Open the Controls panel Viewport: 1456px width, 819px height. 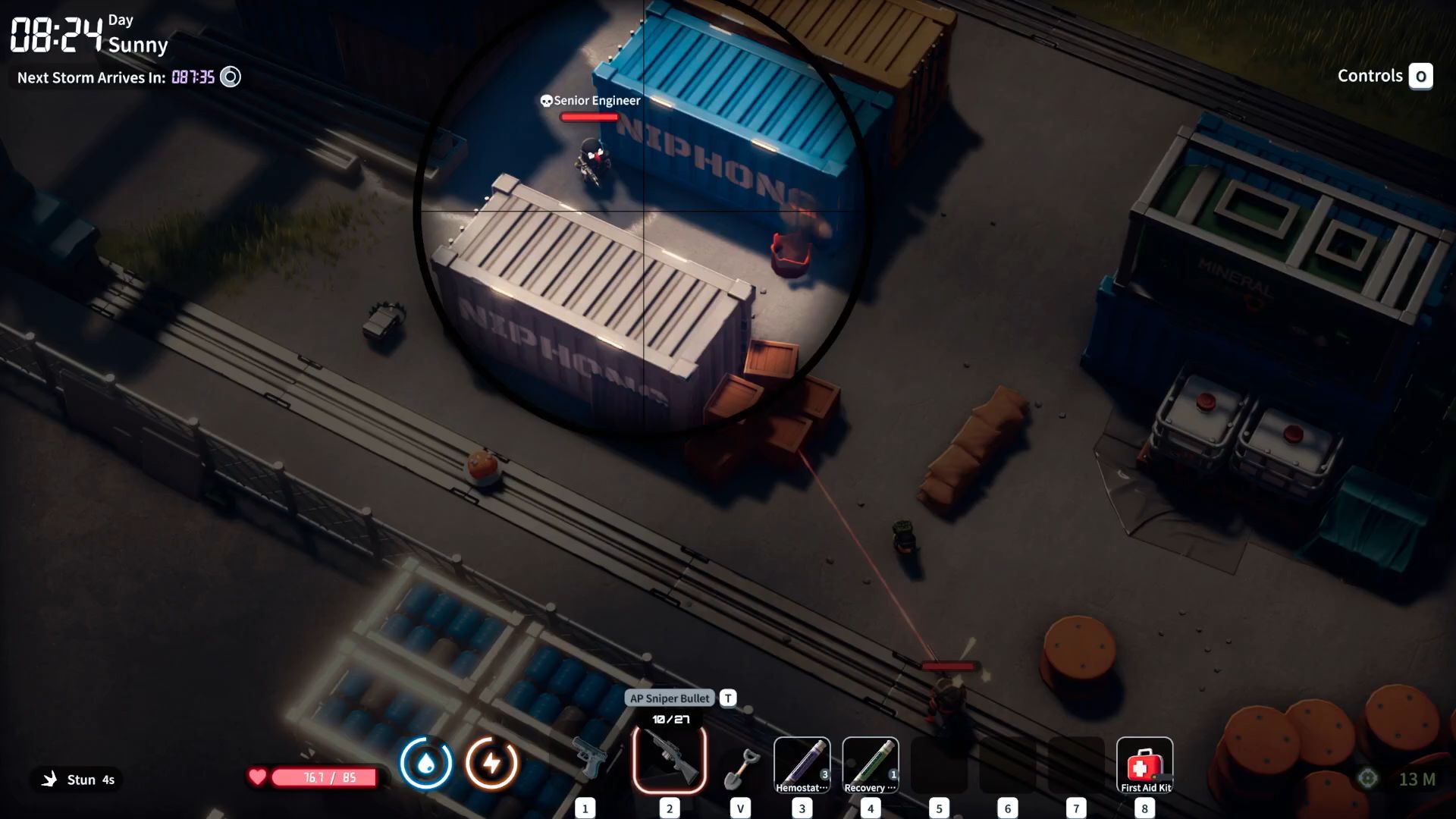pos(1384,76)
